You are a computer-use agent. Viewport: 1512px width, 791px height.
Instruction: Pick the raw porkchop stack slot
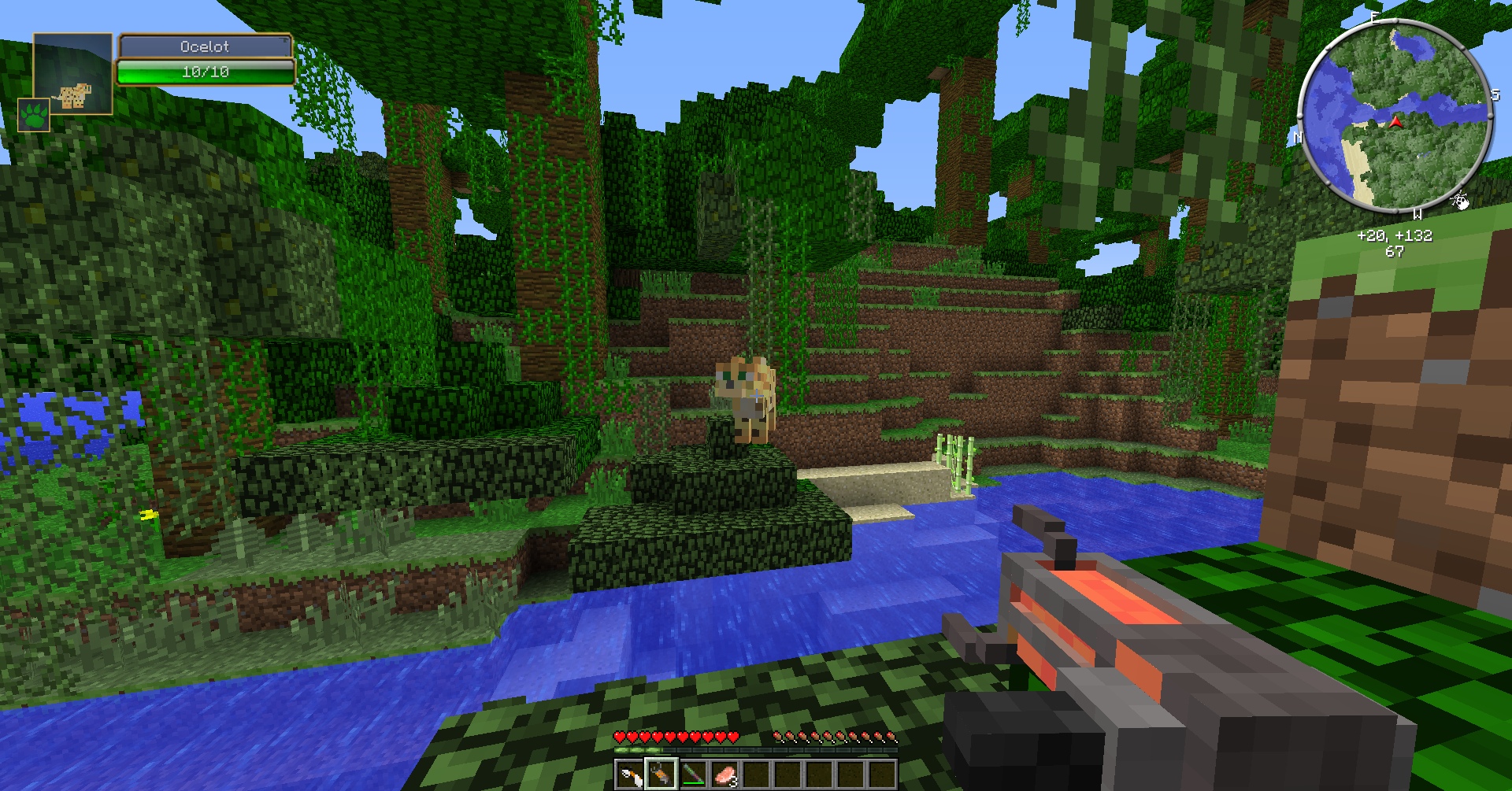[x=724, y=775]
